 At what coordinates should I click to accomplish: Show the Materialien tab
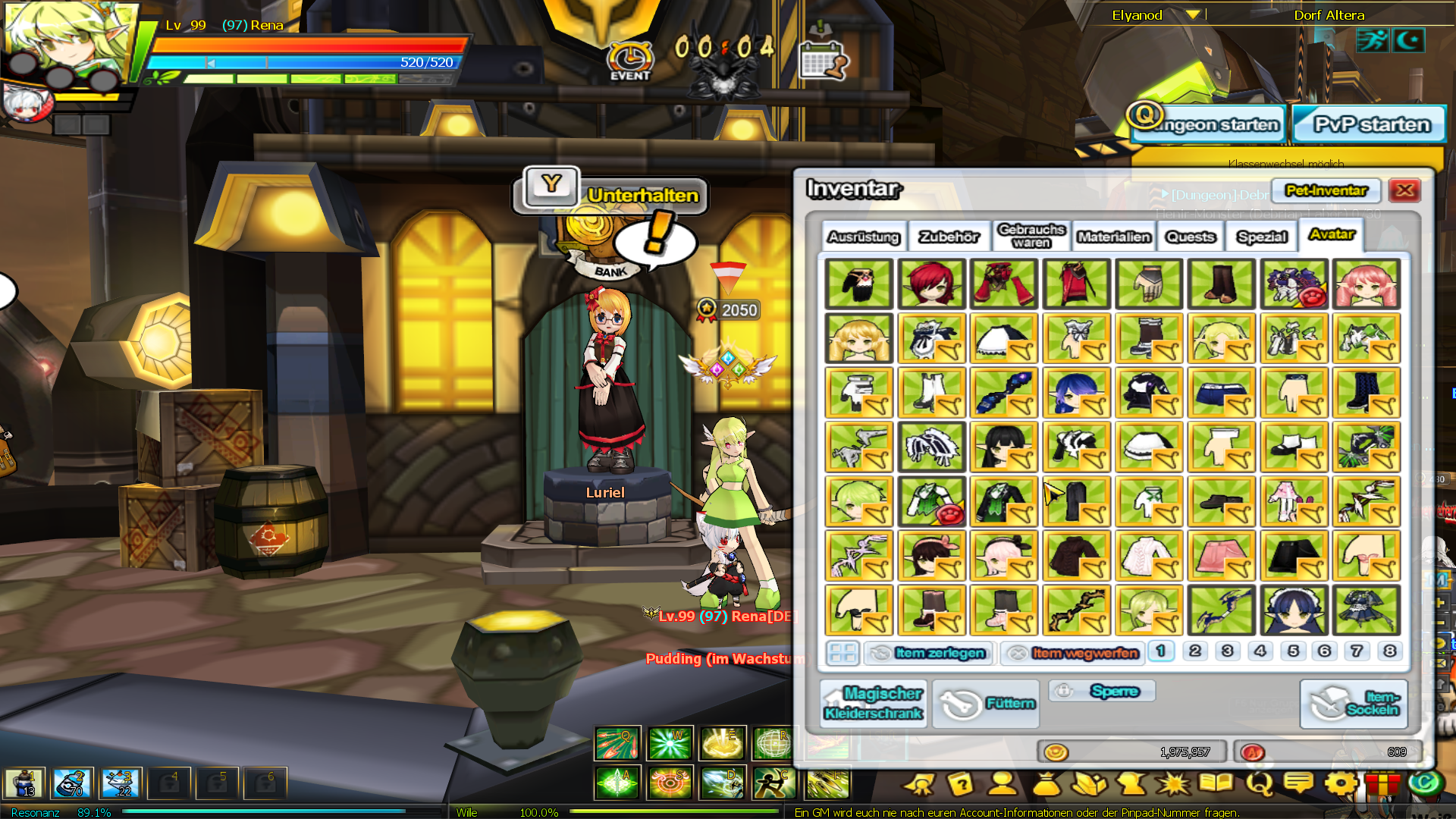(x=1113, y=237)
